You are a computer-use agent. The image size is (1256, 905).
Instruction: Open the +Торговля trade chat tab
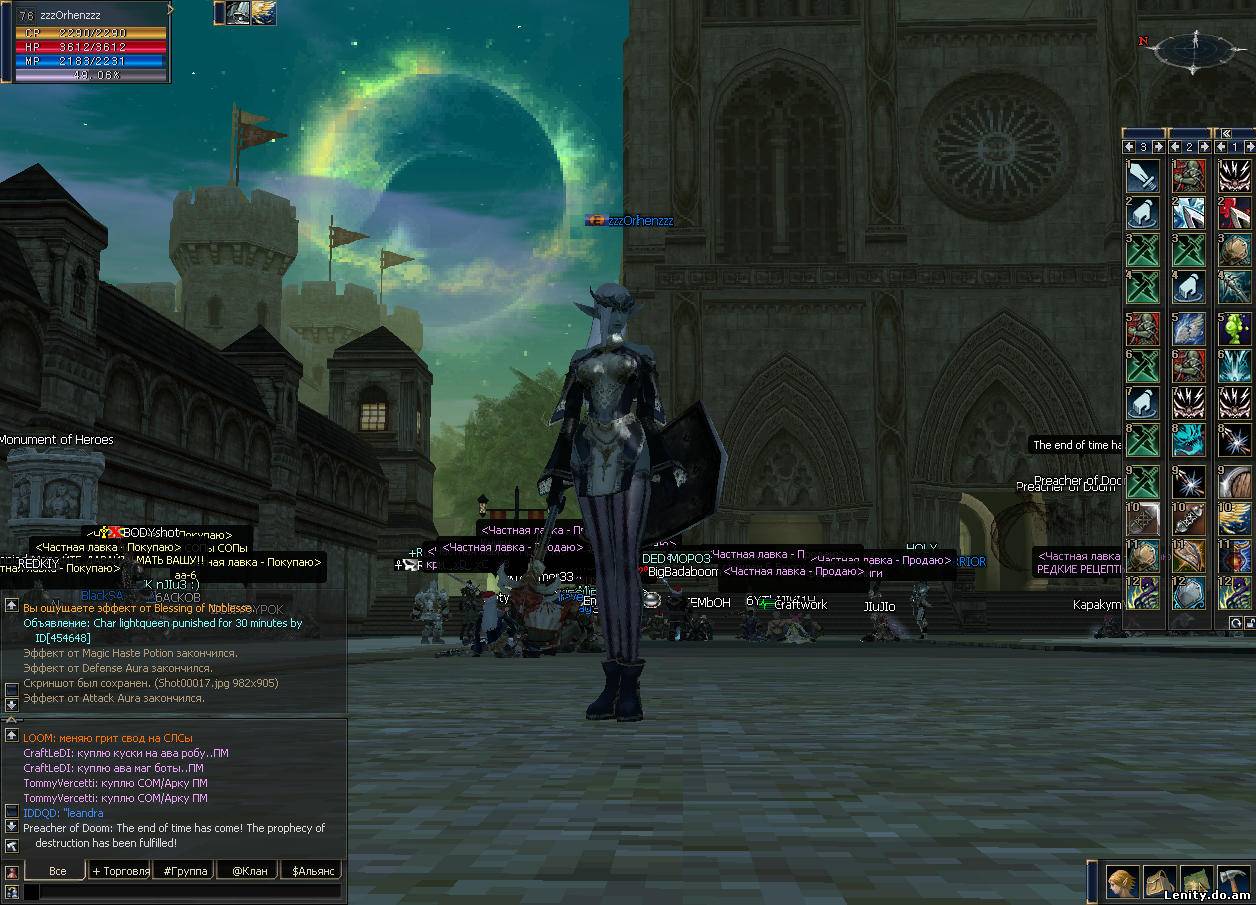(x=121, y=871)
